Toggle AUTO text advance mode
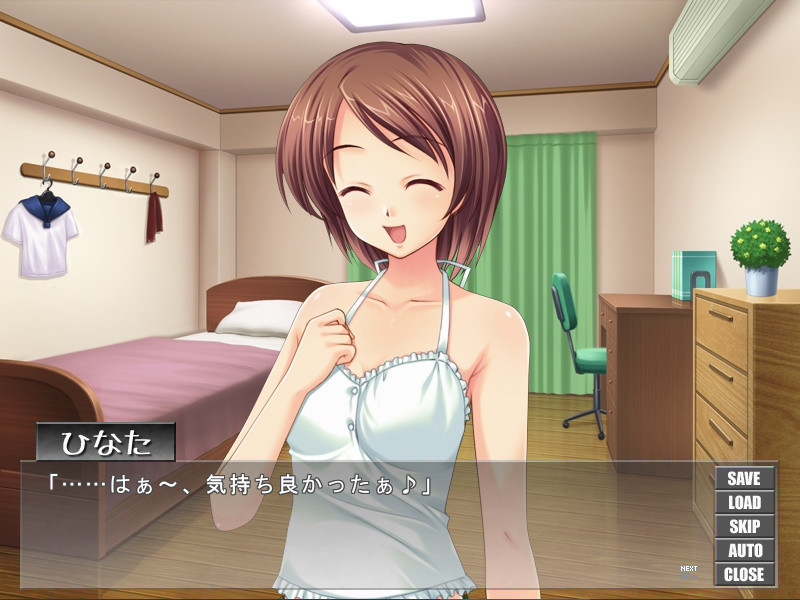 [744, 551]
